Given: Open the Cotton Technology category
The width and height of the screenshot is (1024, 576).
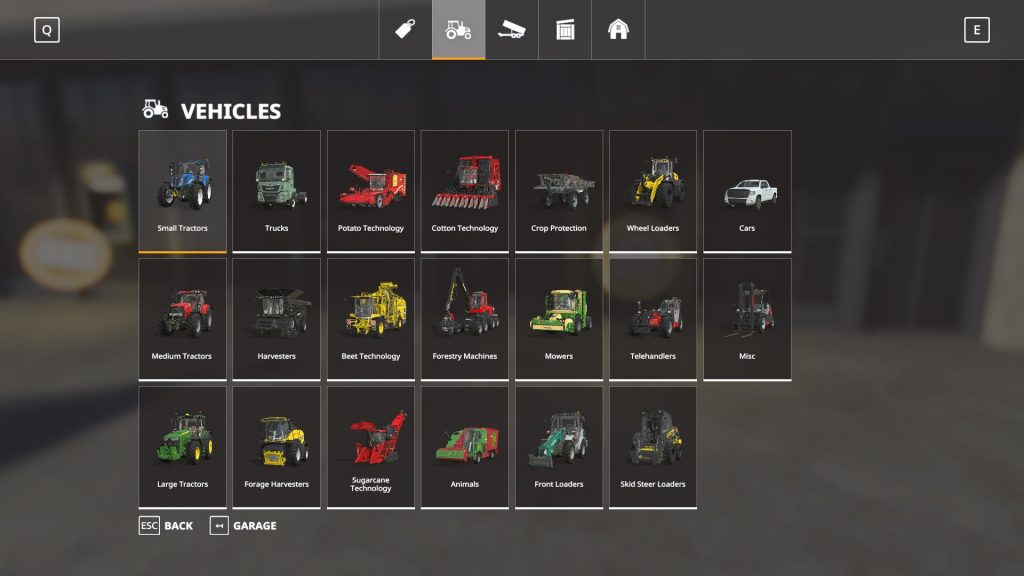Looking at the screenshot, I should (465, 190).
